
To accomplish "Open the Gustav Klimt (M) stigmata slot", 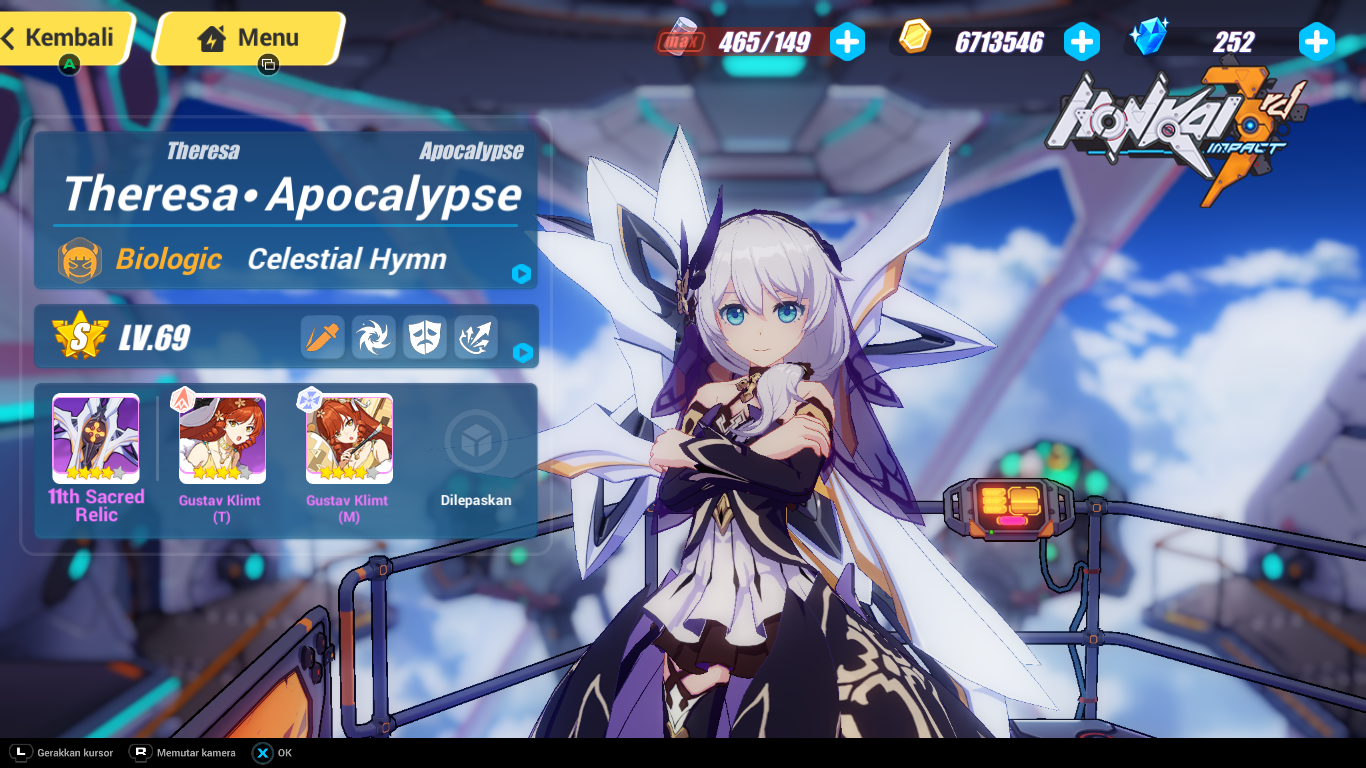I will [x=349, y=439].
